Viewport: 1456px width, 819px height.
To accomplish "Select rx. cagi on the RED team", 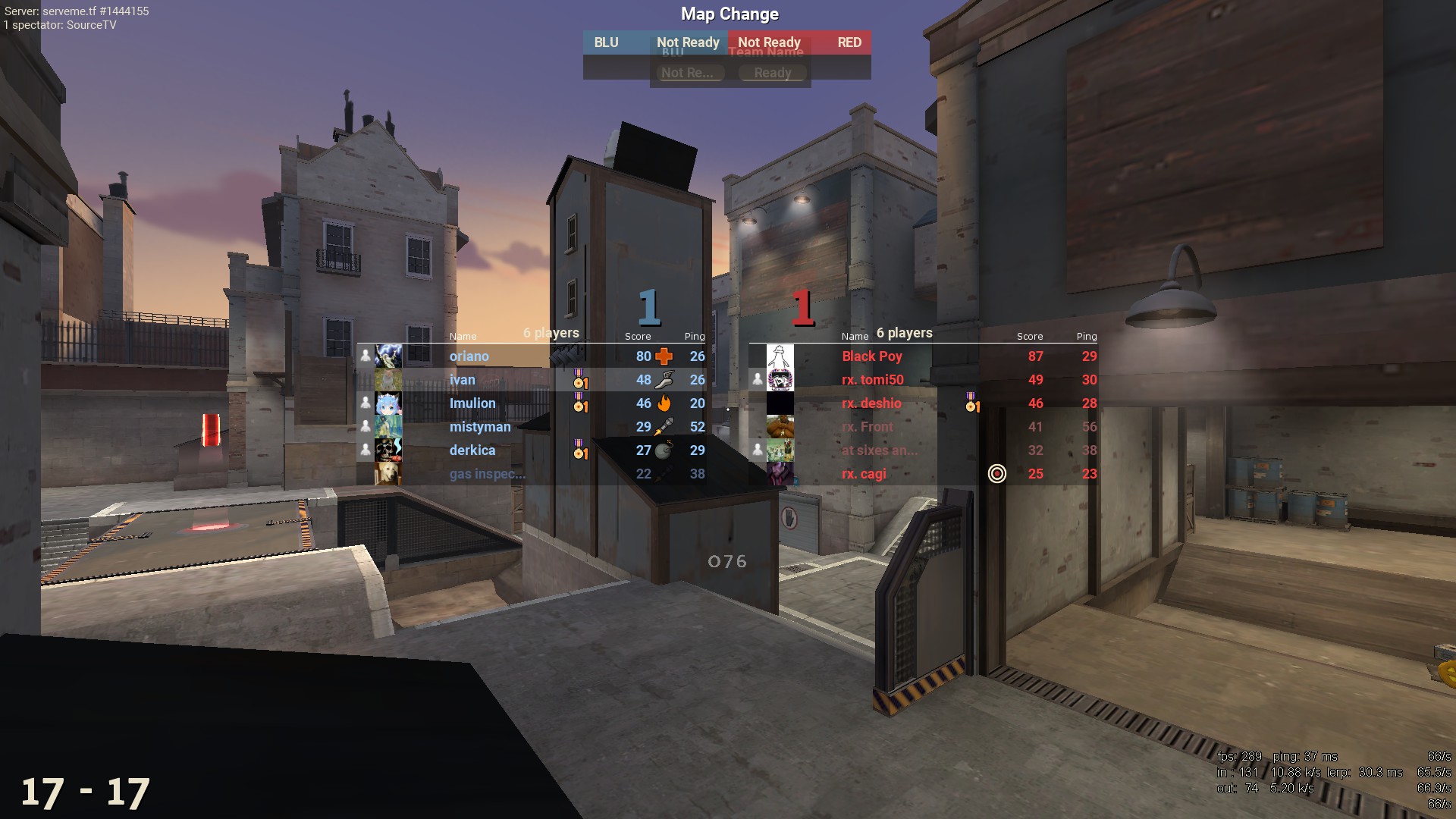I will (864, 474).
